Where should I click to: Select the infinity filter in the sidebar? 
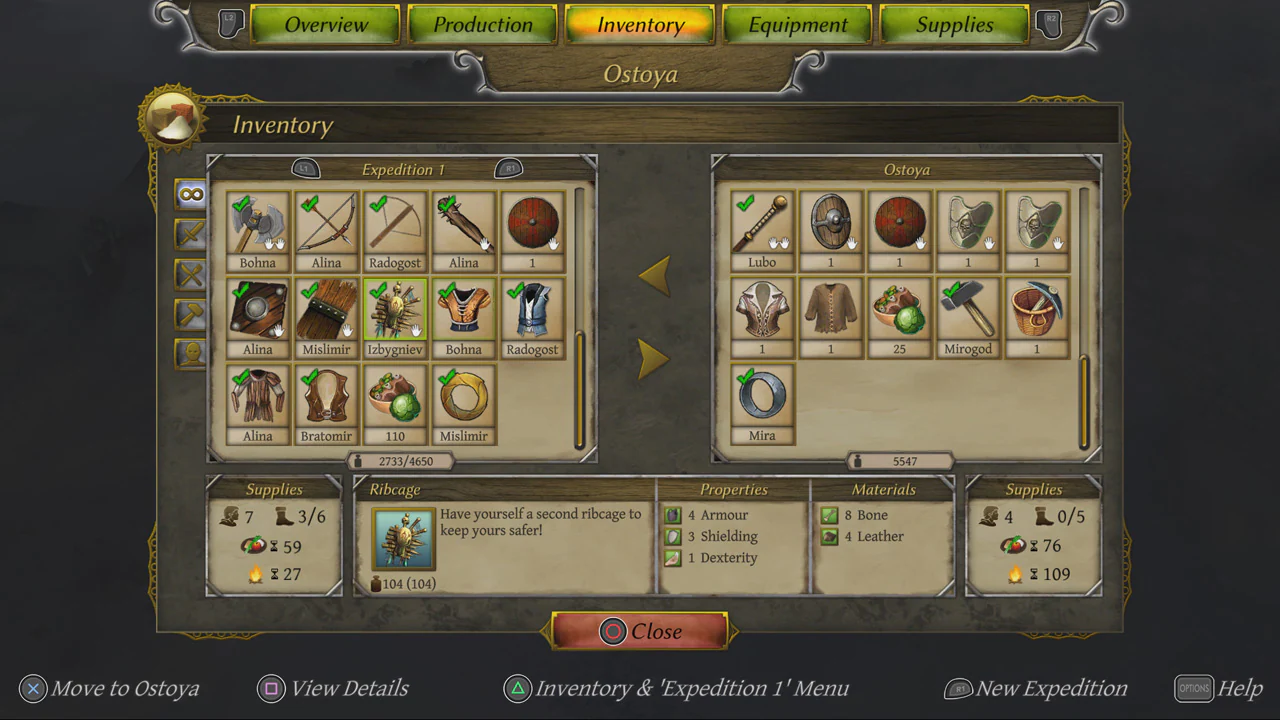pos(191,196)
